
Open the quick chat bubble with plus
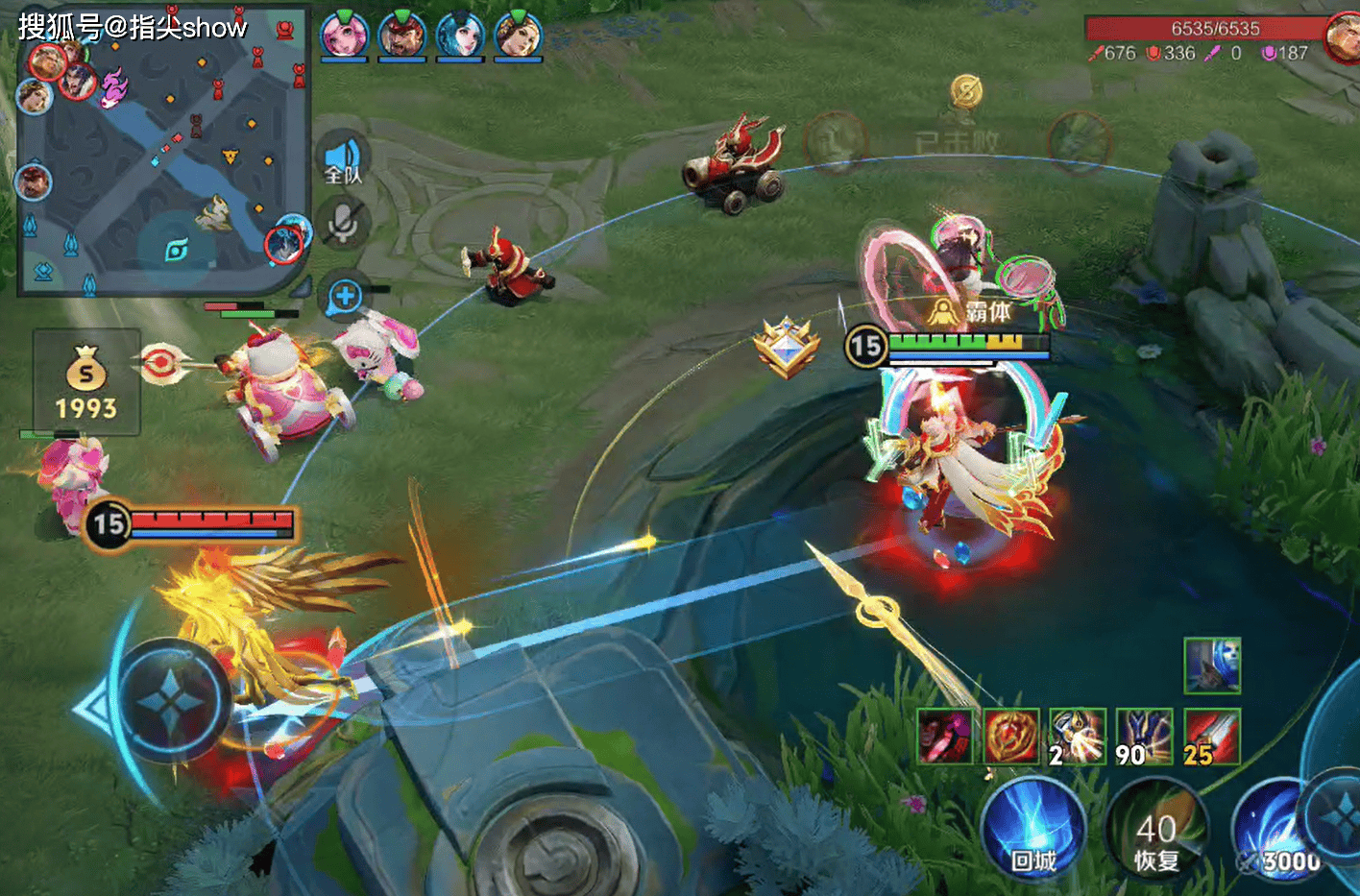[x=345, y=297]
